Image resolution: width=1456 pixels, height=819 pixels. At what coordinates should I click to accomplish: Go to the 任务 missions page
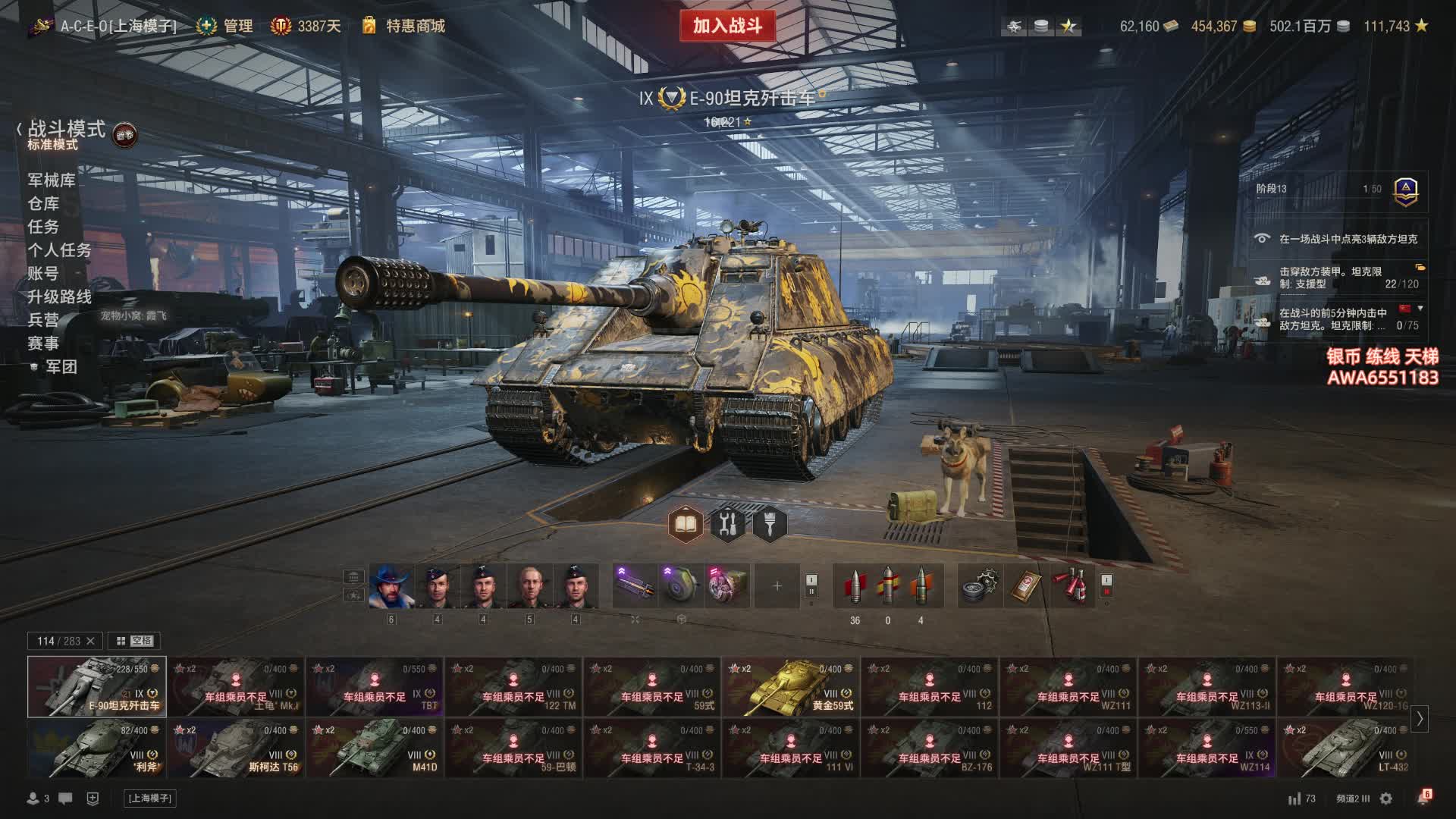click(43, 227)
